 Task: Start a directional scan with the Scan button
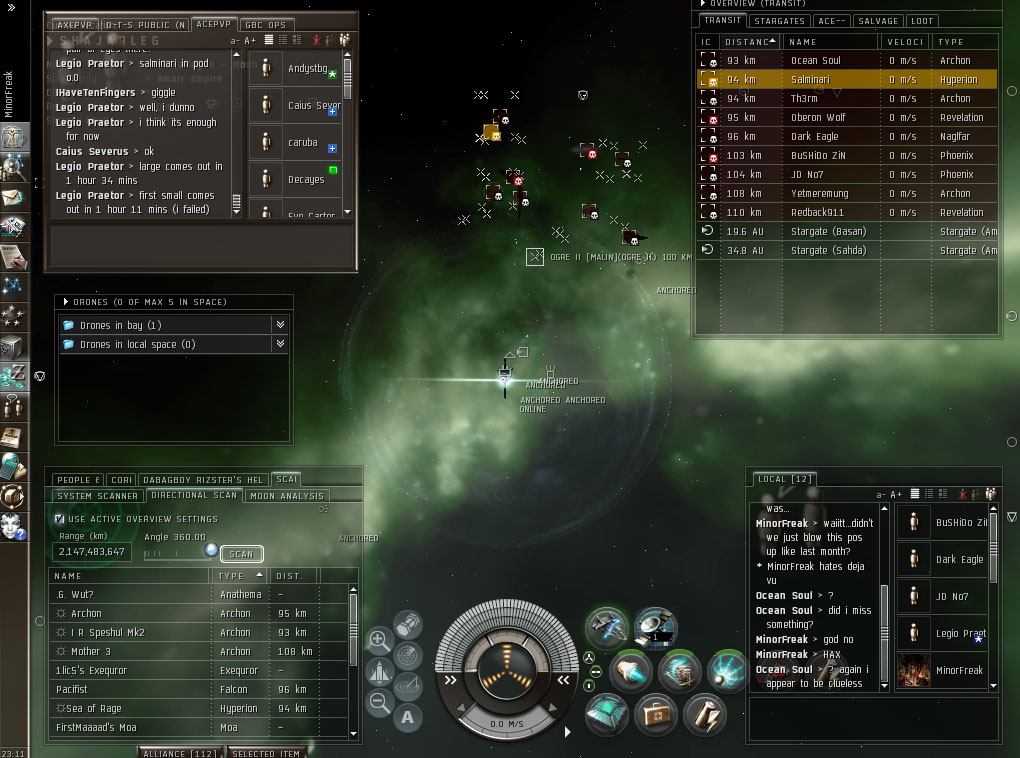pos(241,553)
